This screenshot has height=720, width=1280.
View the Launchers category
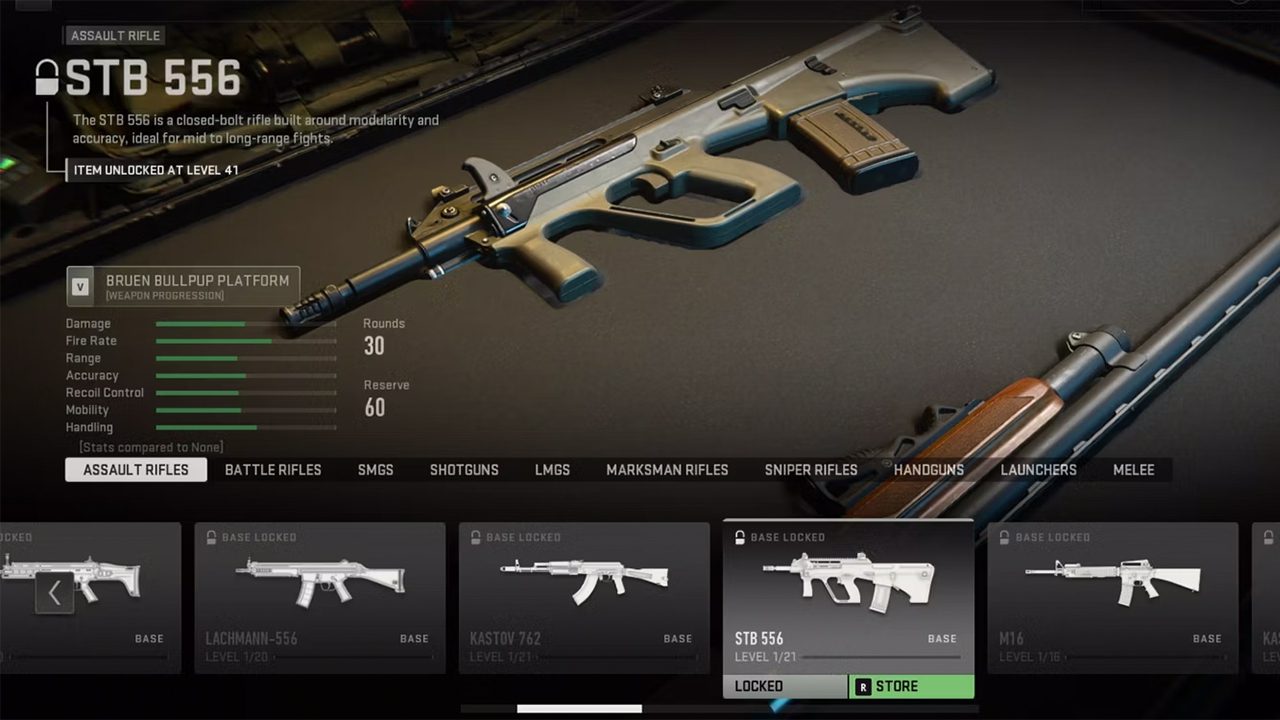tap(1038, 470)
